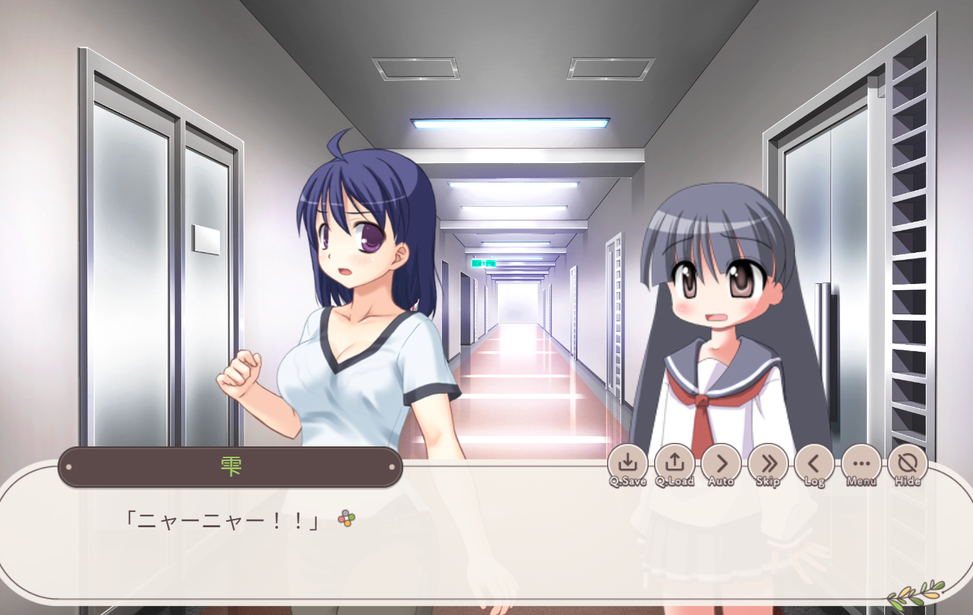Open the dialogue Log history

click(x=814, y=464)
